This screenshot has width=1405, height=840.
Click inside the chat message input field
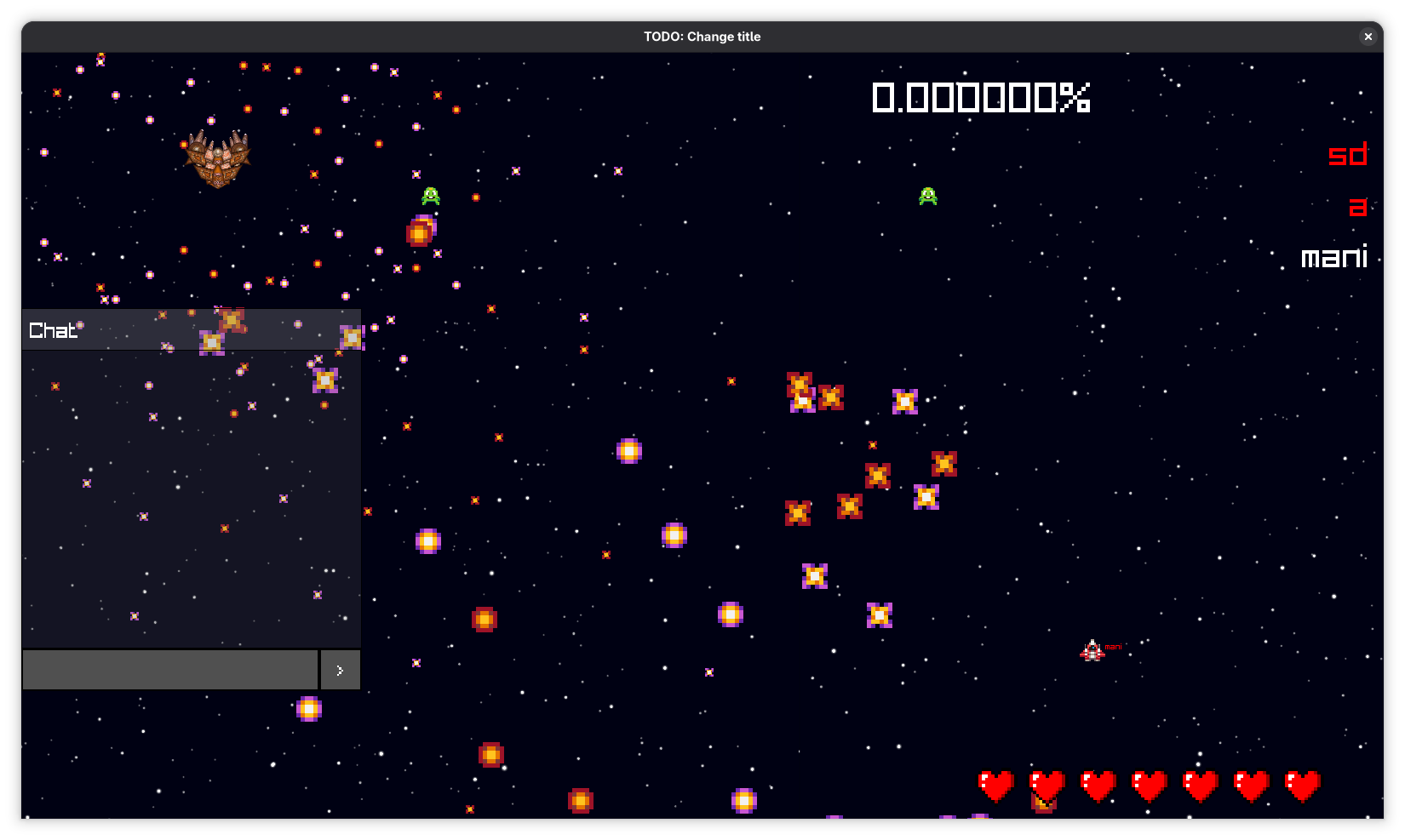170,670
